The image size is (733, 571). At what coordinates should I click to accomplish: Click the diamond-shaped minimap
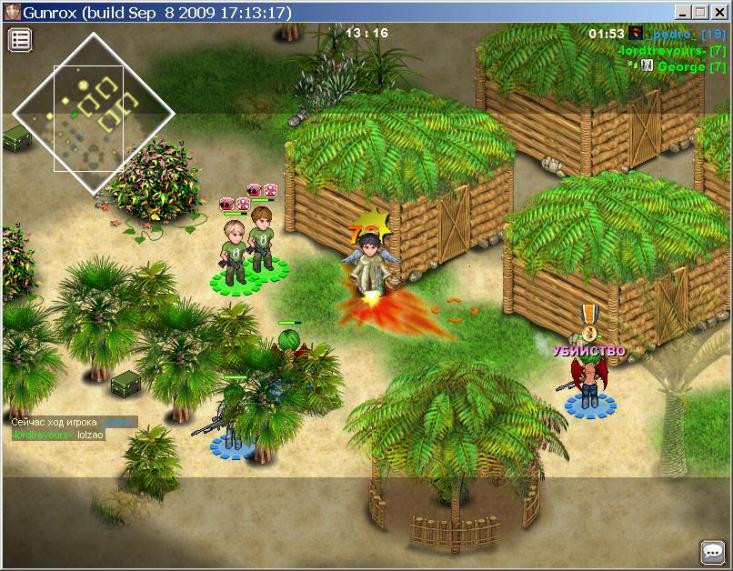click(93, 113)
